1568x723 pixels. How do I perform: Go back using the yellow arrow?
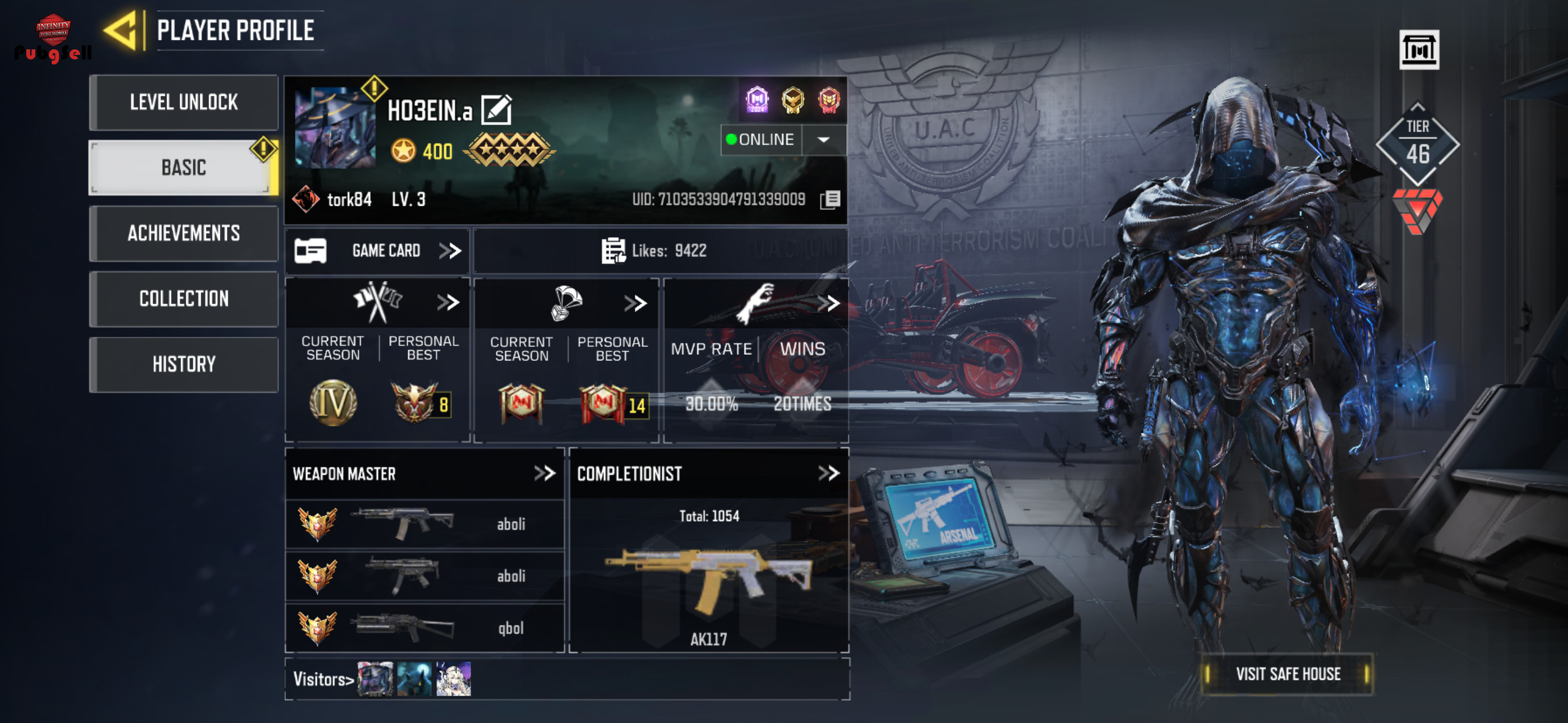point(122,30)
